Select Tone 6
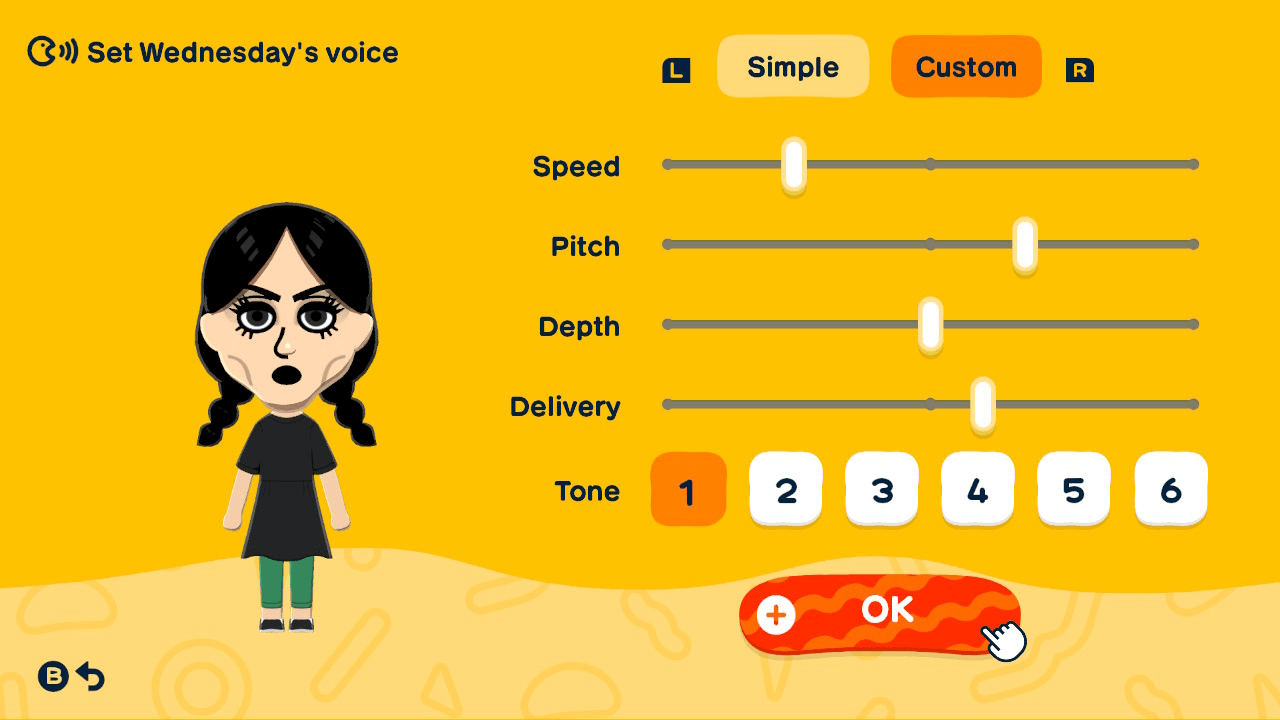The height and width of the screenshot is (720, 1280). [1170, 489]
